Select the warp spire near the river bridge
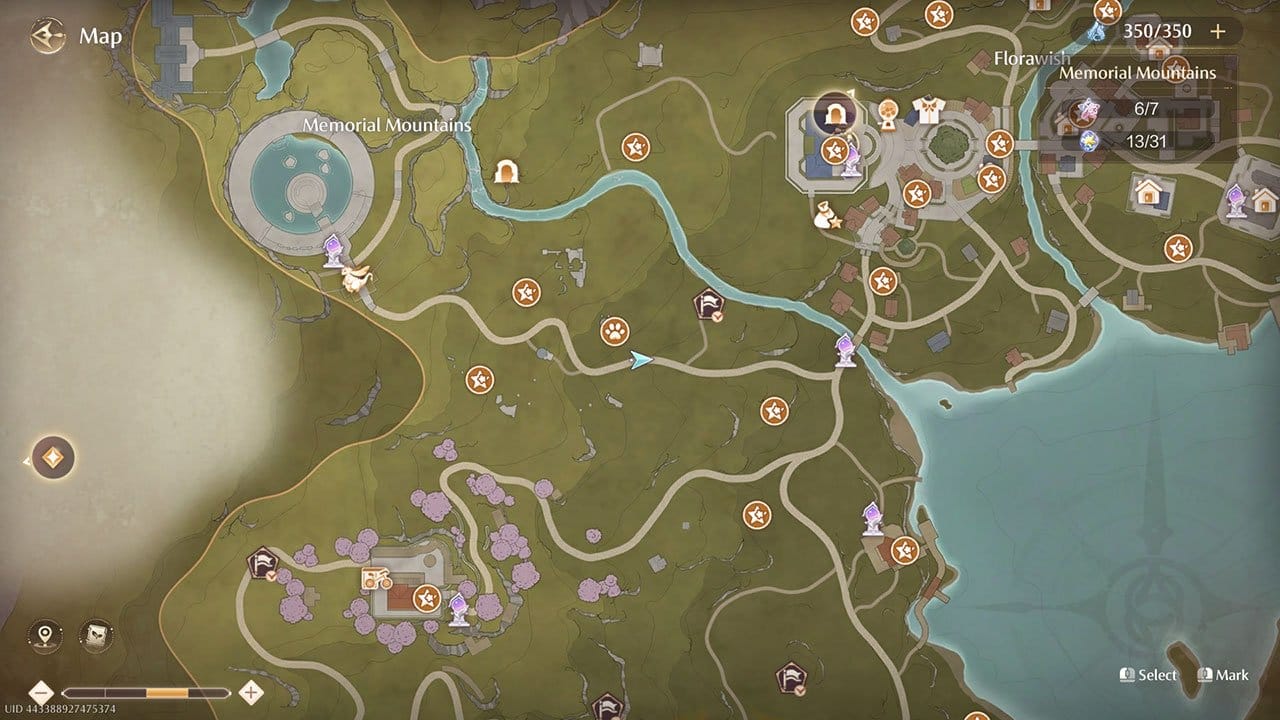The height and width of the screenshot is (720, 1280). click(x=846, y=349)
